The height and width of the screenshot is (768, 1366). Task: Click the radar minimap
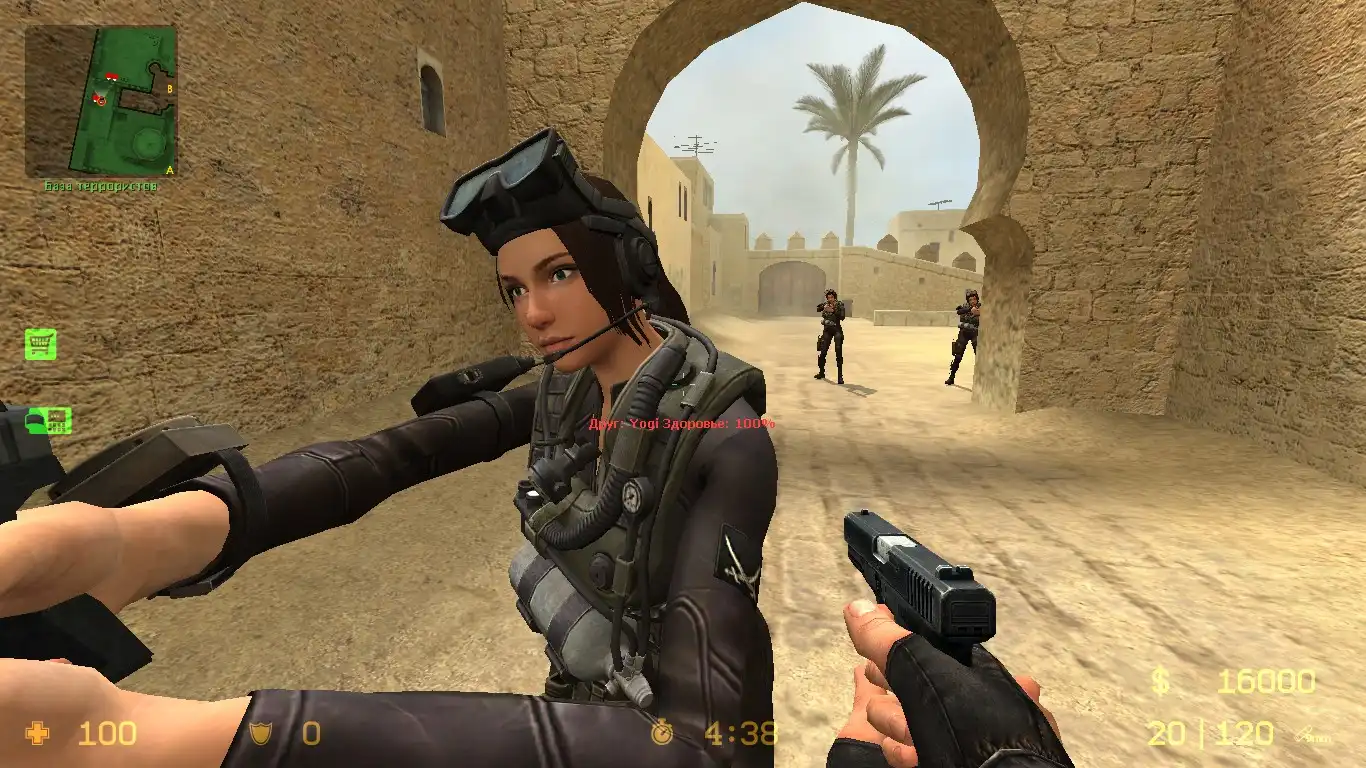tap(101, 101)
